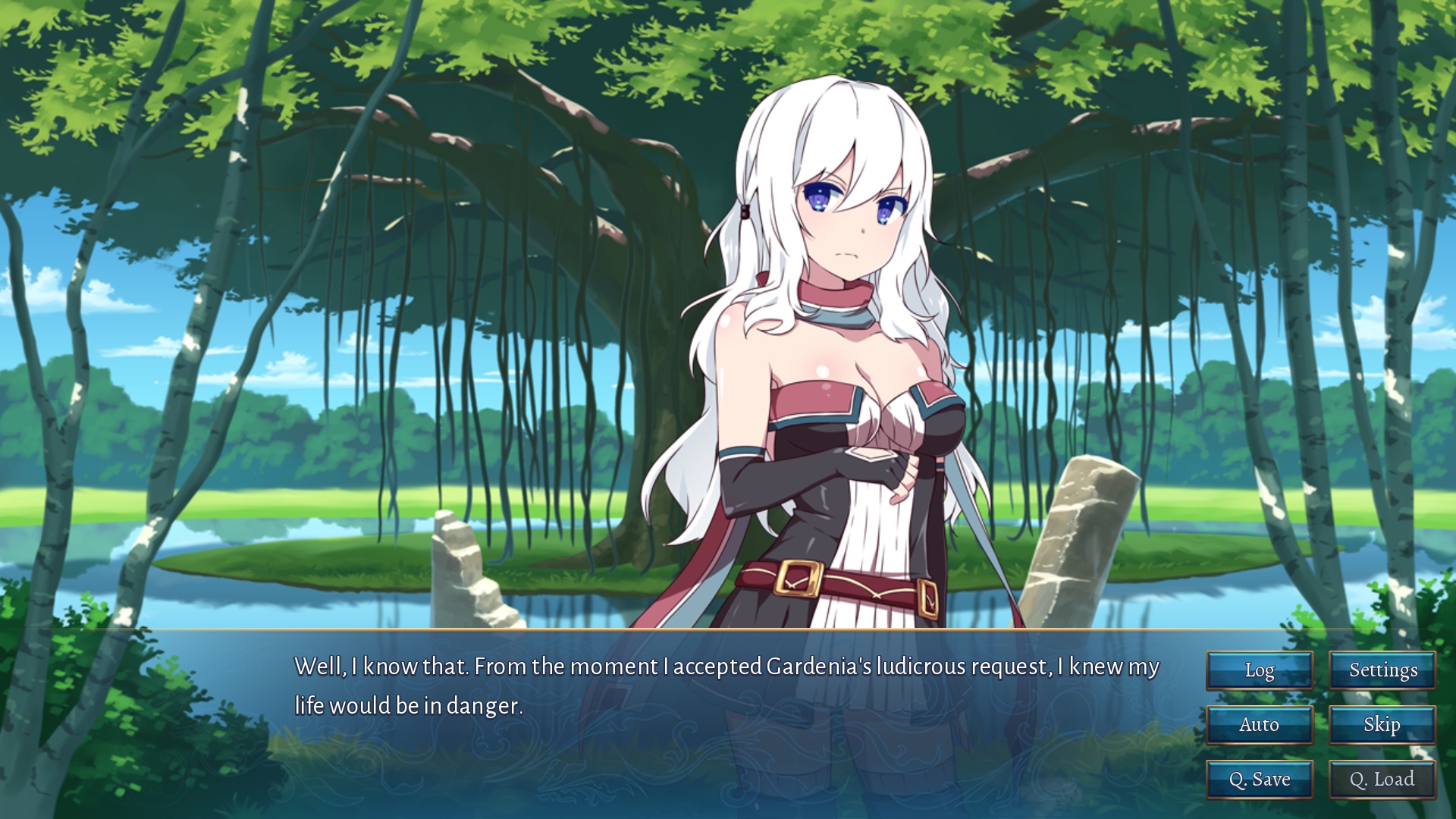Click the lake in the background scenery

pos(303,591)
